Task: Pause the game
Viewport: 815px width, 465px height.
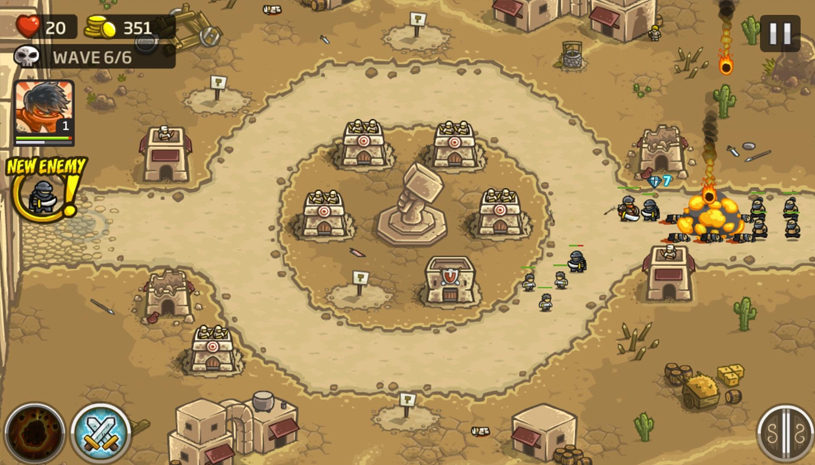Action: [779, 33]
